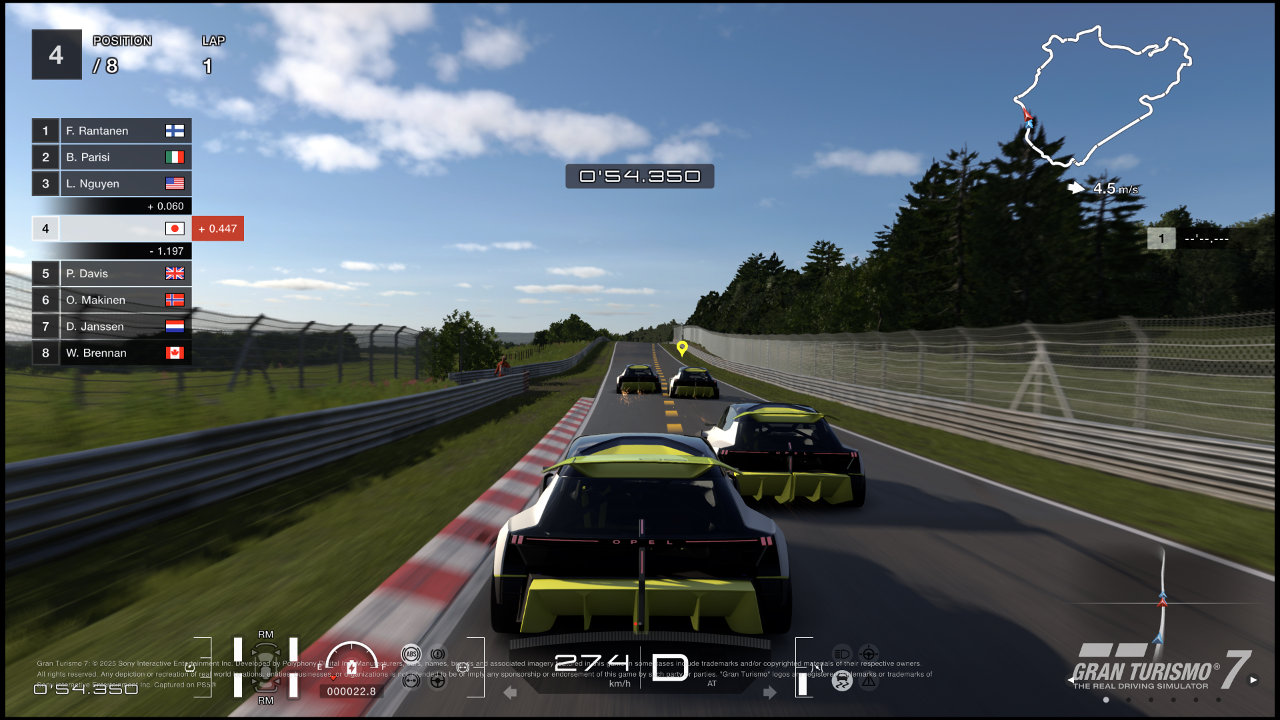
Task: Click the handbrake warning icon
Action: point(437,653)
